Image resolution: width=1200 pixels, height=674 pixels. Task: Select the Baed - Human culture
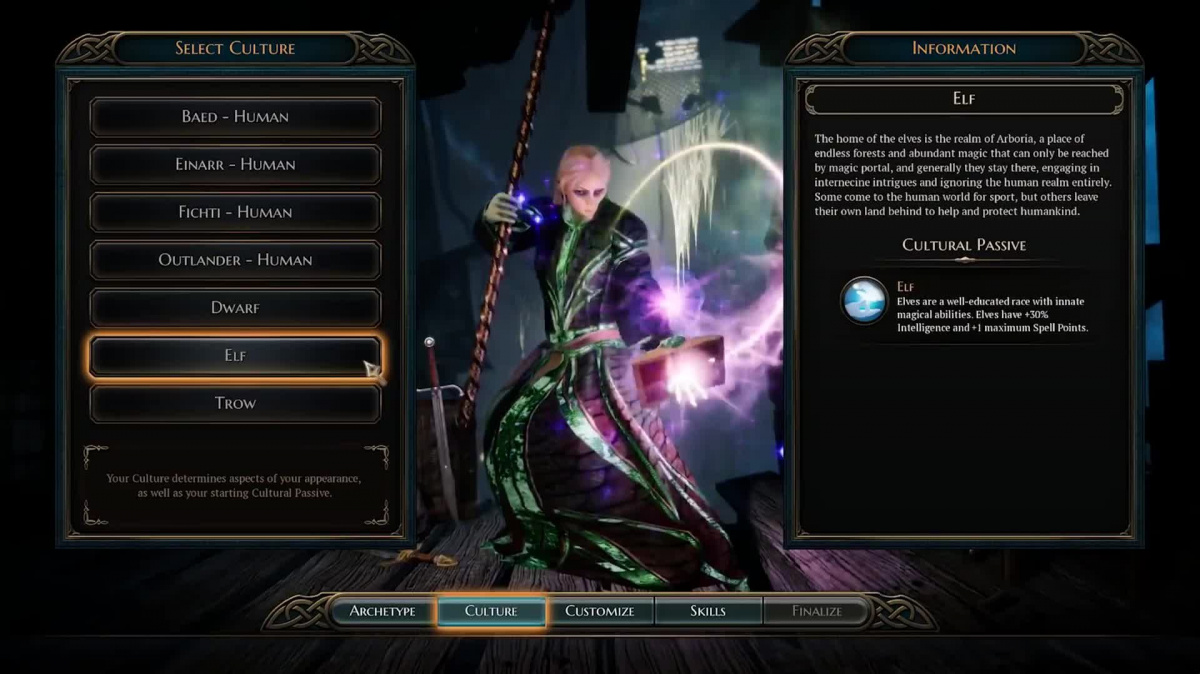(x=235, y=117)
